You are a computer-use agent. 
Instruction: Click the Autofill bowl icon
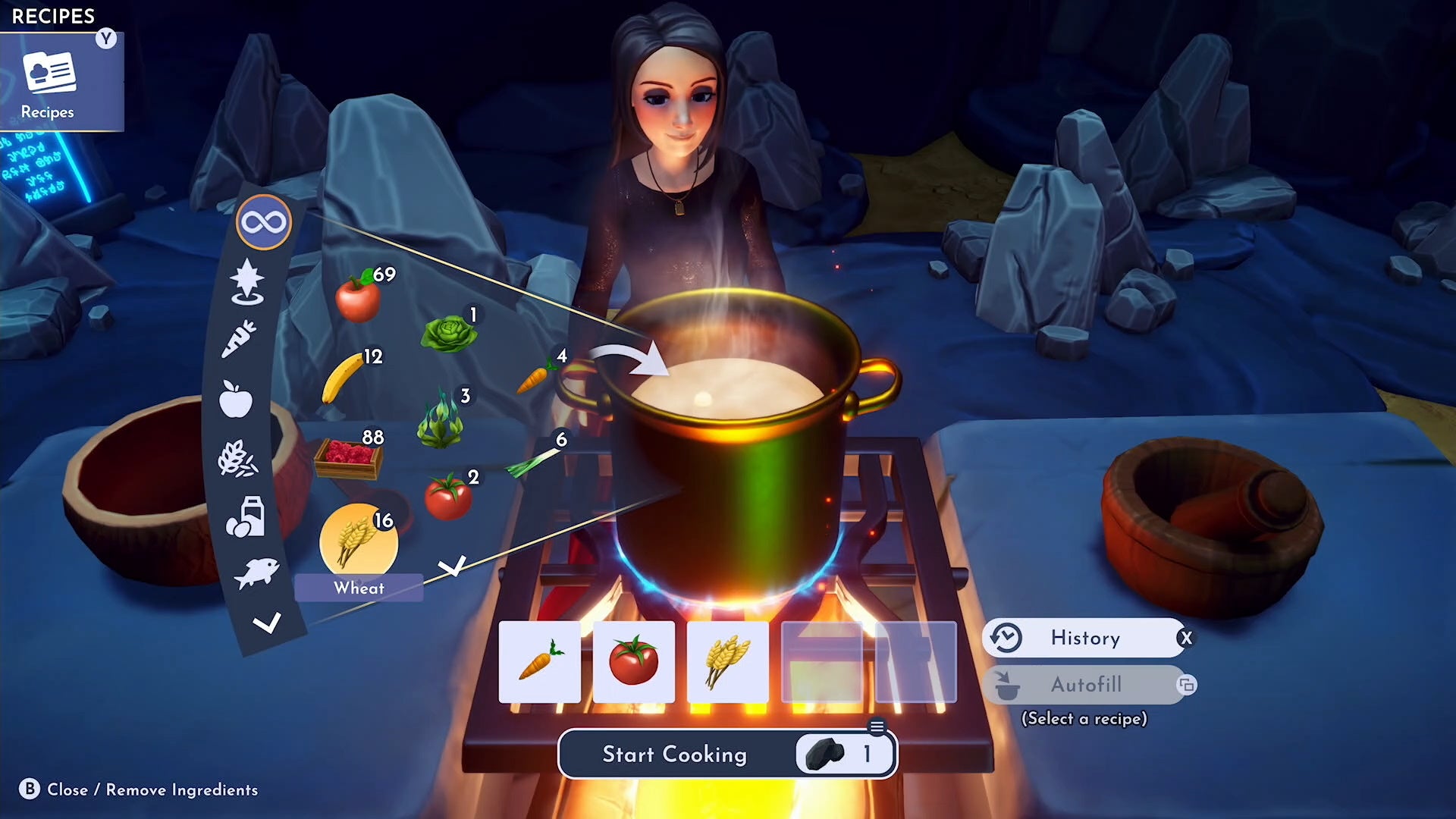point(1009,685)
